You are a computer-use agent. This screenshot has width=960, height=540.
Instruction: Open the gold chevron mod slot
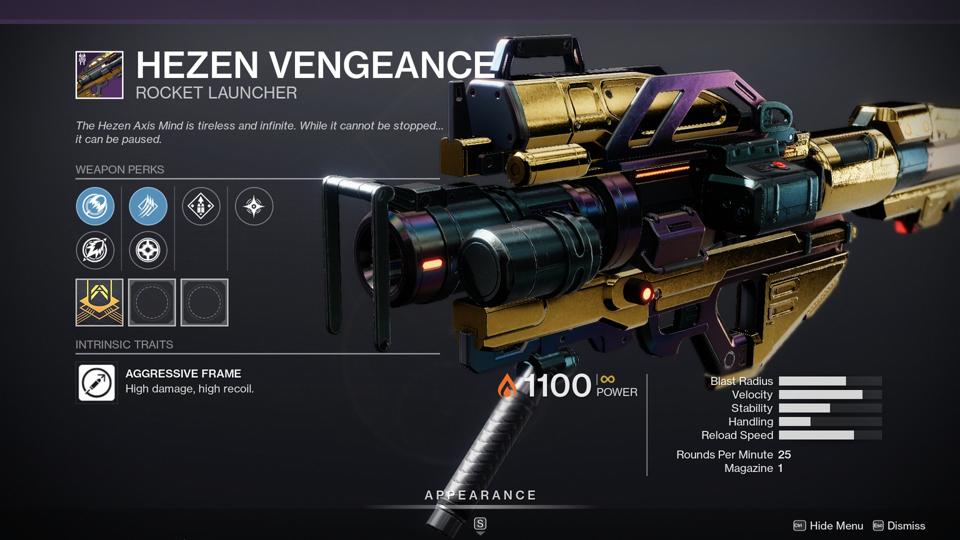coord(100,302)
